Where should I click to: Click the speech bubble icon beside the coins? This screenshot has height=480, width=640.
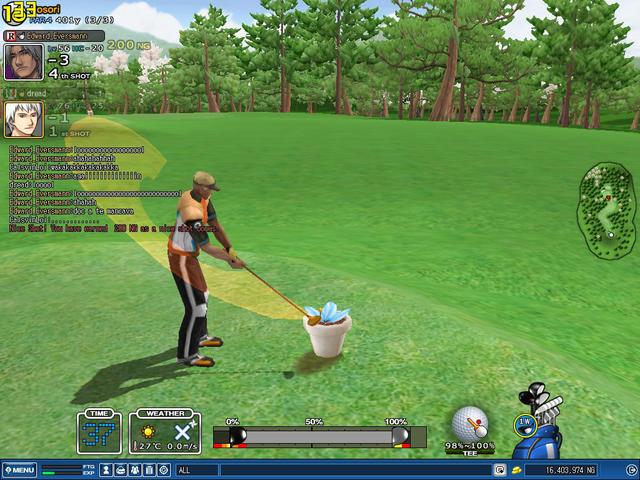pyautogui.click(x=499, y=469)
